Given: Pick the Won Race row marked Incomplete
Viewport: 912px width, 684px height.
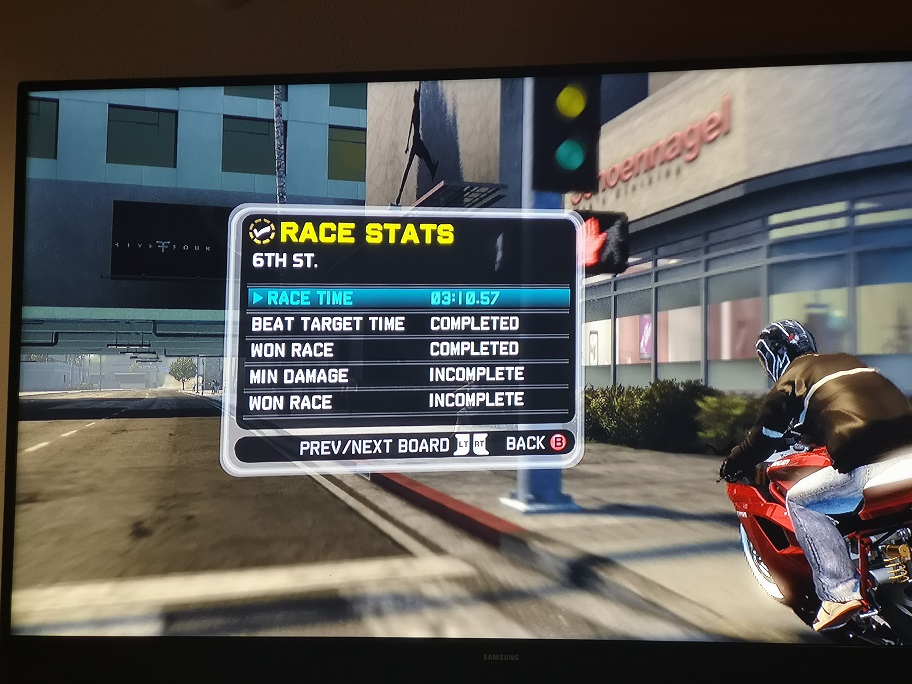Looking at the screenshot, I should pos(408,400).
